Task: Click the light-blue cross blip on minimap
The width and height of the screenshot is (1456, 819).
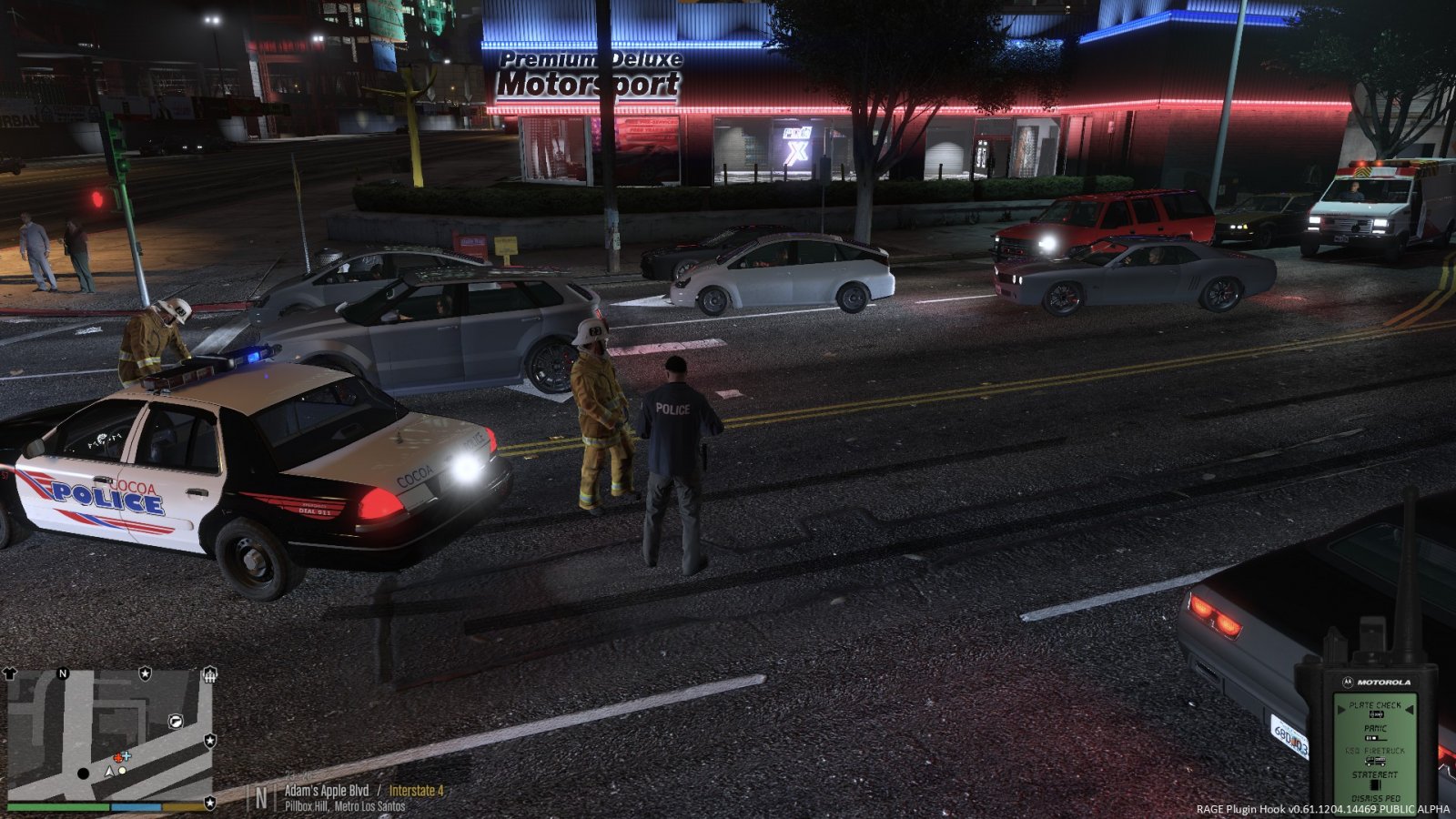Action: coord(126,755)
